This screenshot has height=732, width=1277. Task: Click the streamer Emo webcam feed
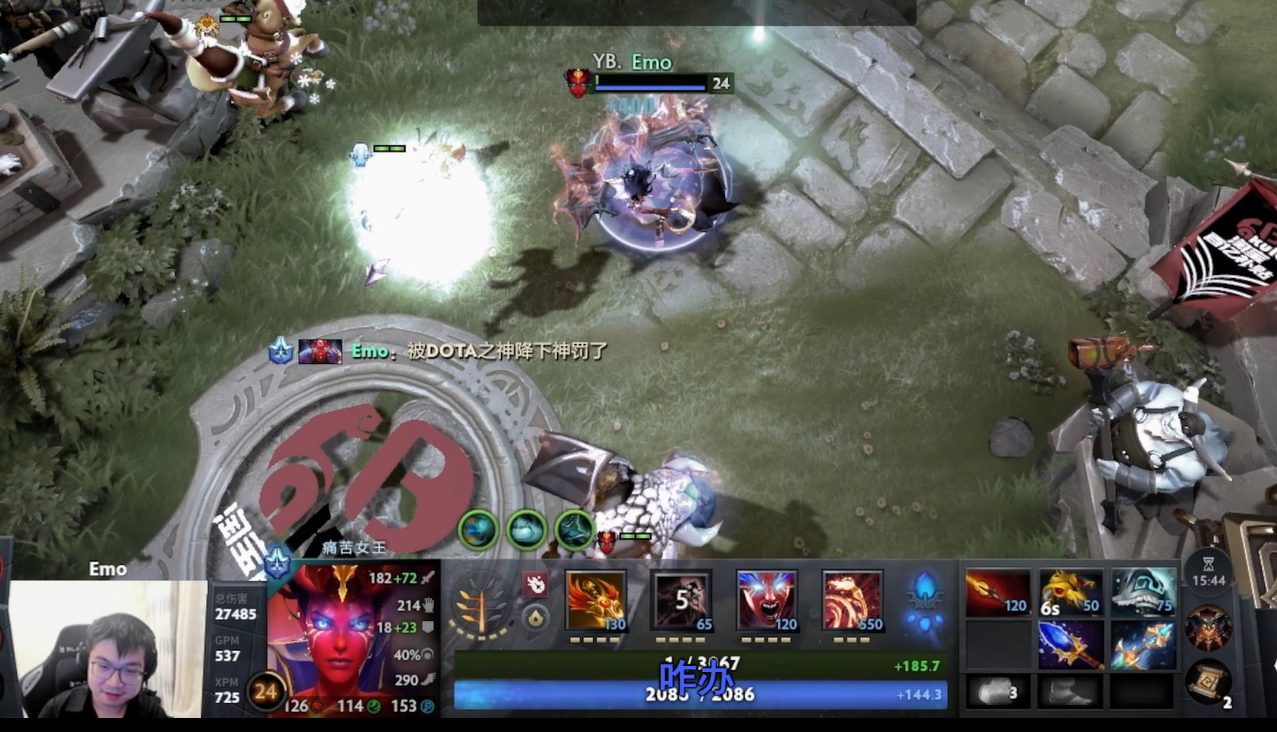point(104,650)
